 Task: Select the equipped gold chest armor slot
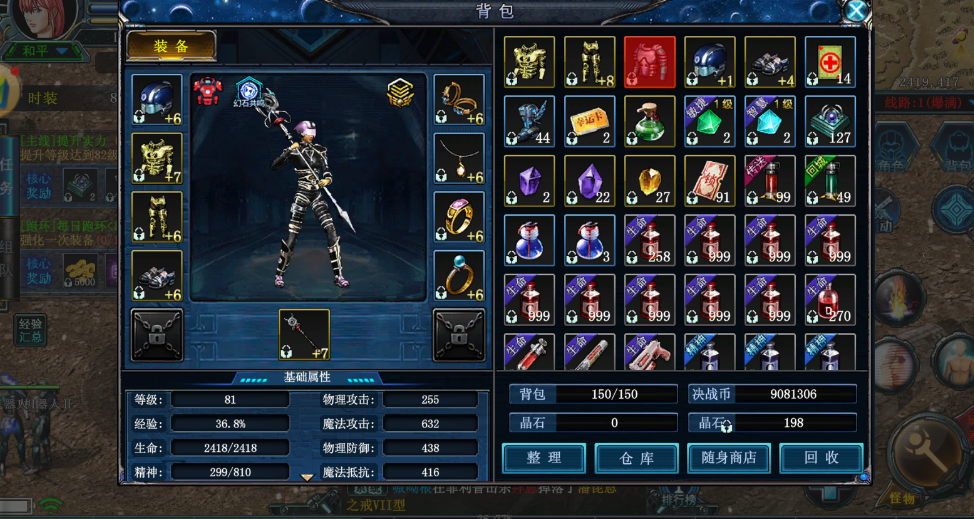158,158
